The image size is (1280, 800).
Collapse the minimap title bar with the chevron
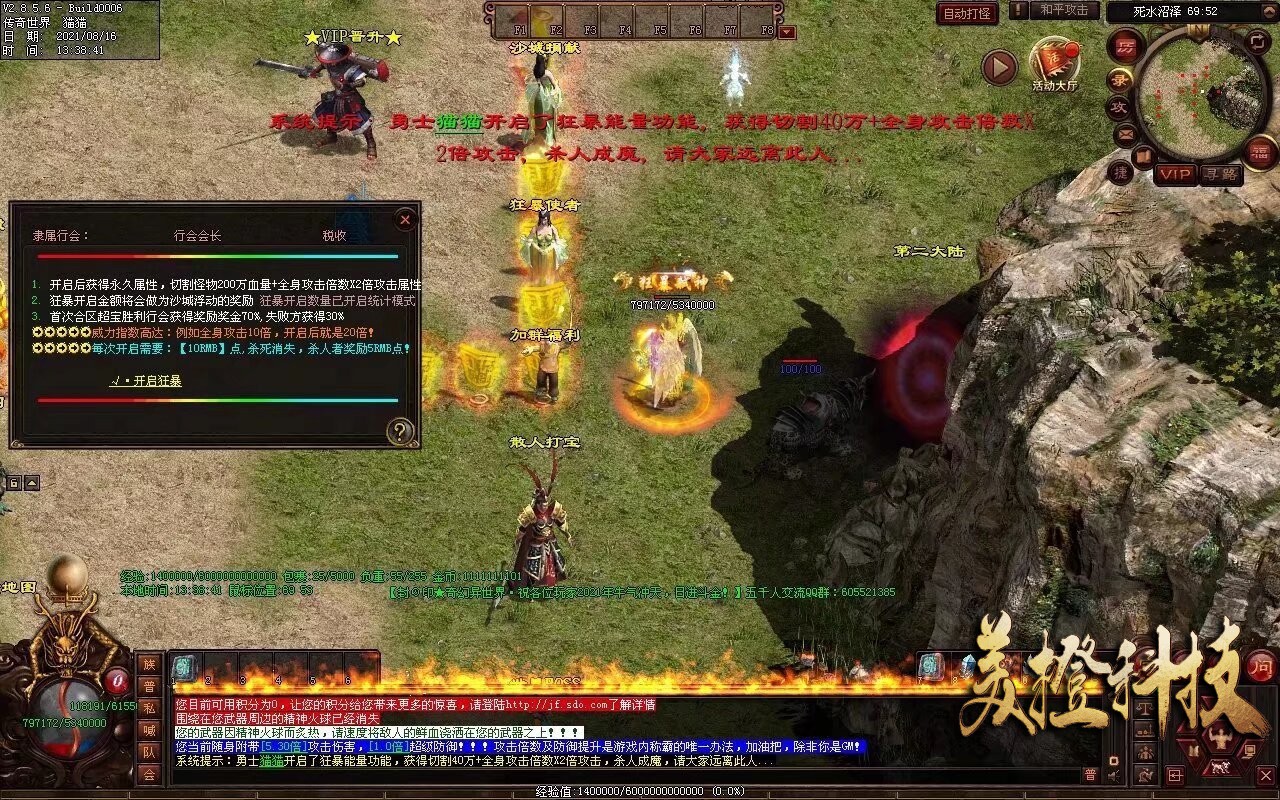coord(1268,11)
